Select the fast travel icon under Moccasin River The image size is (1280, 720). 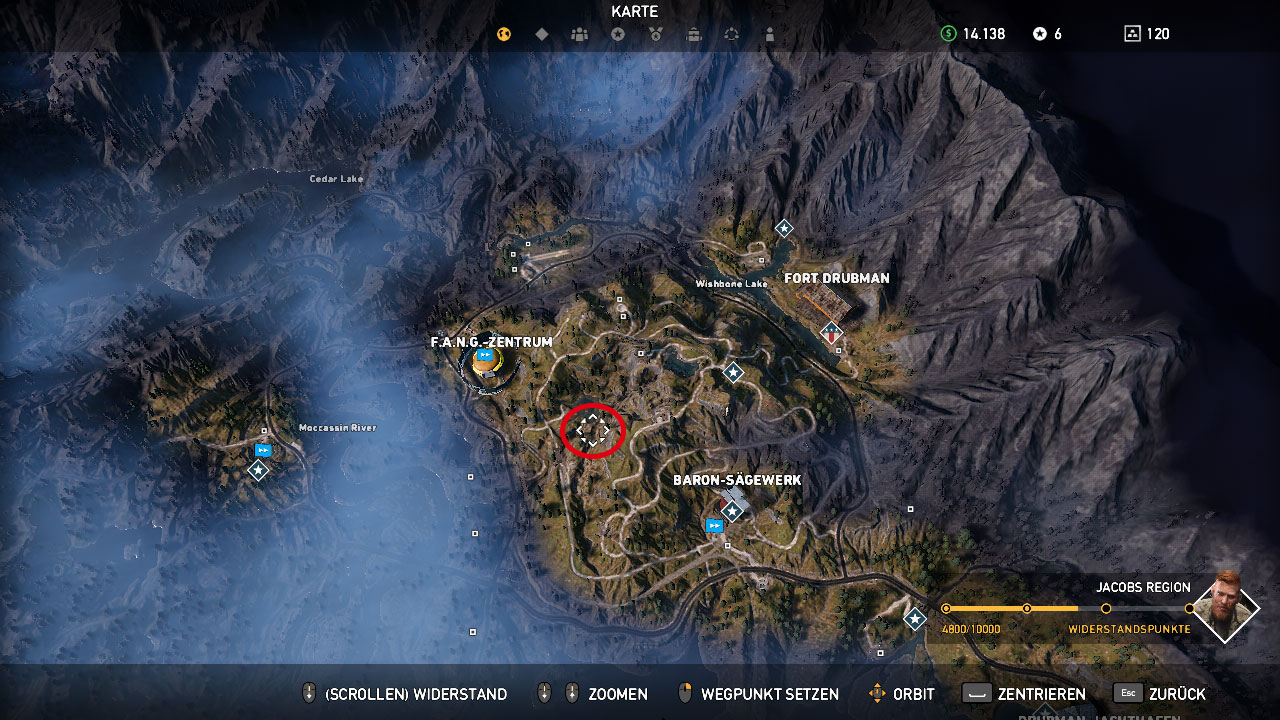click(x=263, y=451)
